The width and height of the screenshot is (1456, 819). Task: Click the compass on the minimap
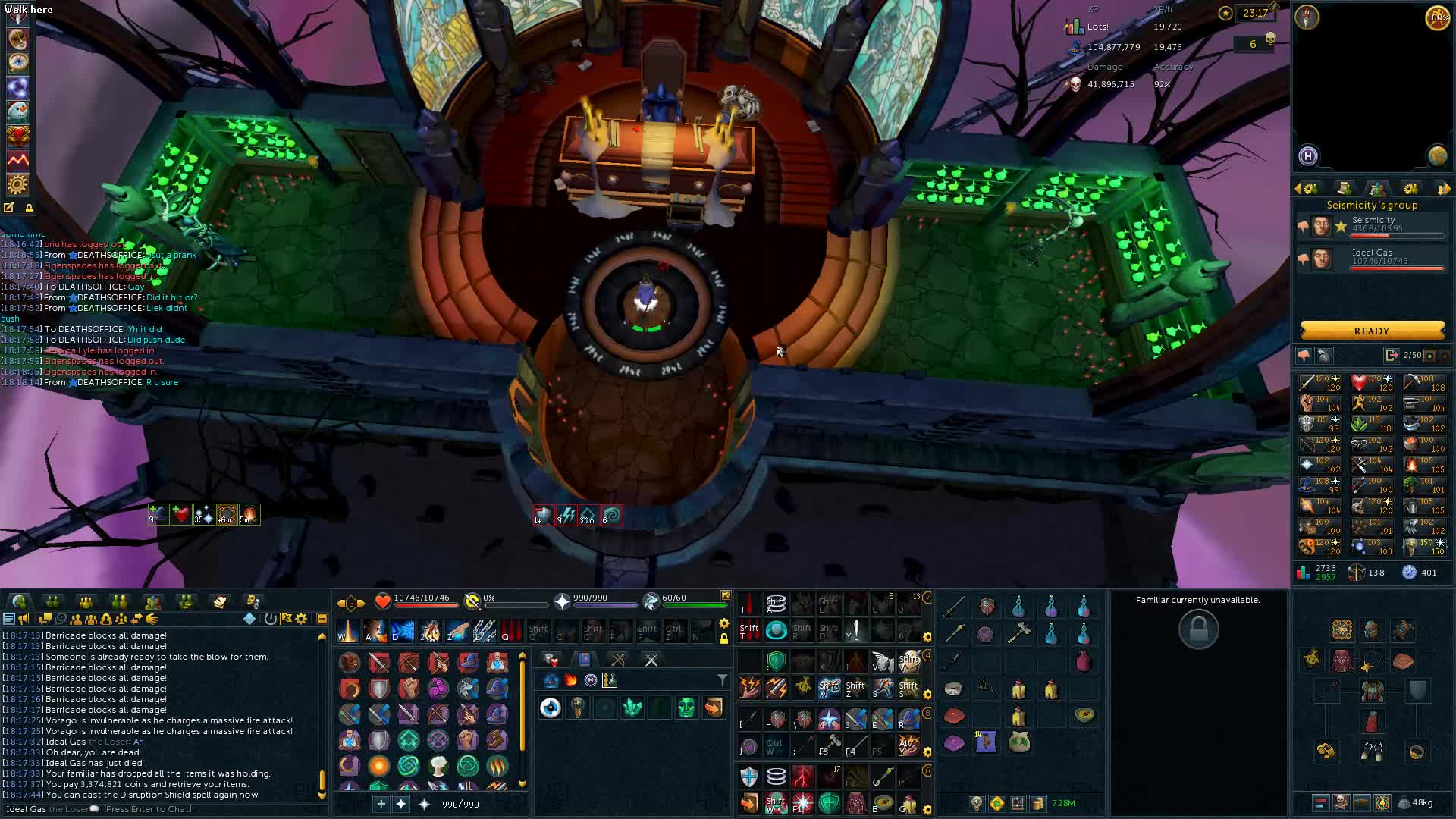pos(1307,17)
